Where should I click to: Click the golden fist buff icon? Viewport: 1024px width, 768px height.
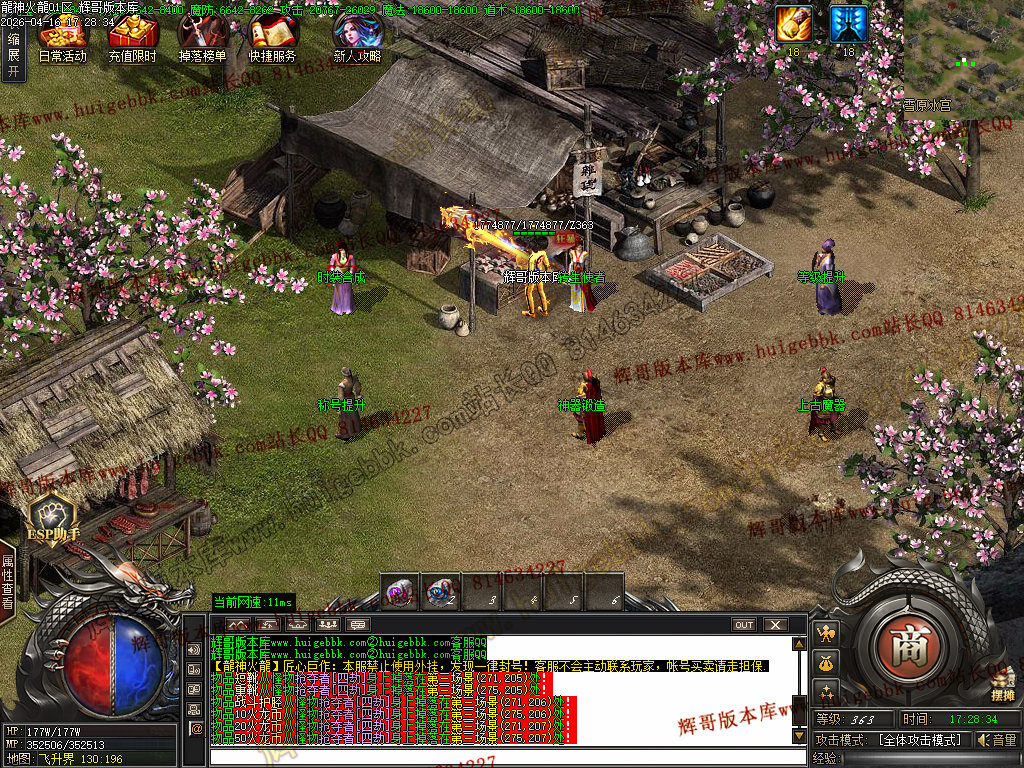coord(794,24)
